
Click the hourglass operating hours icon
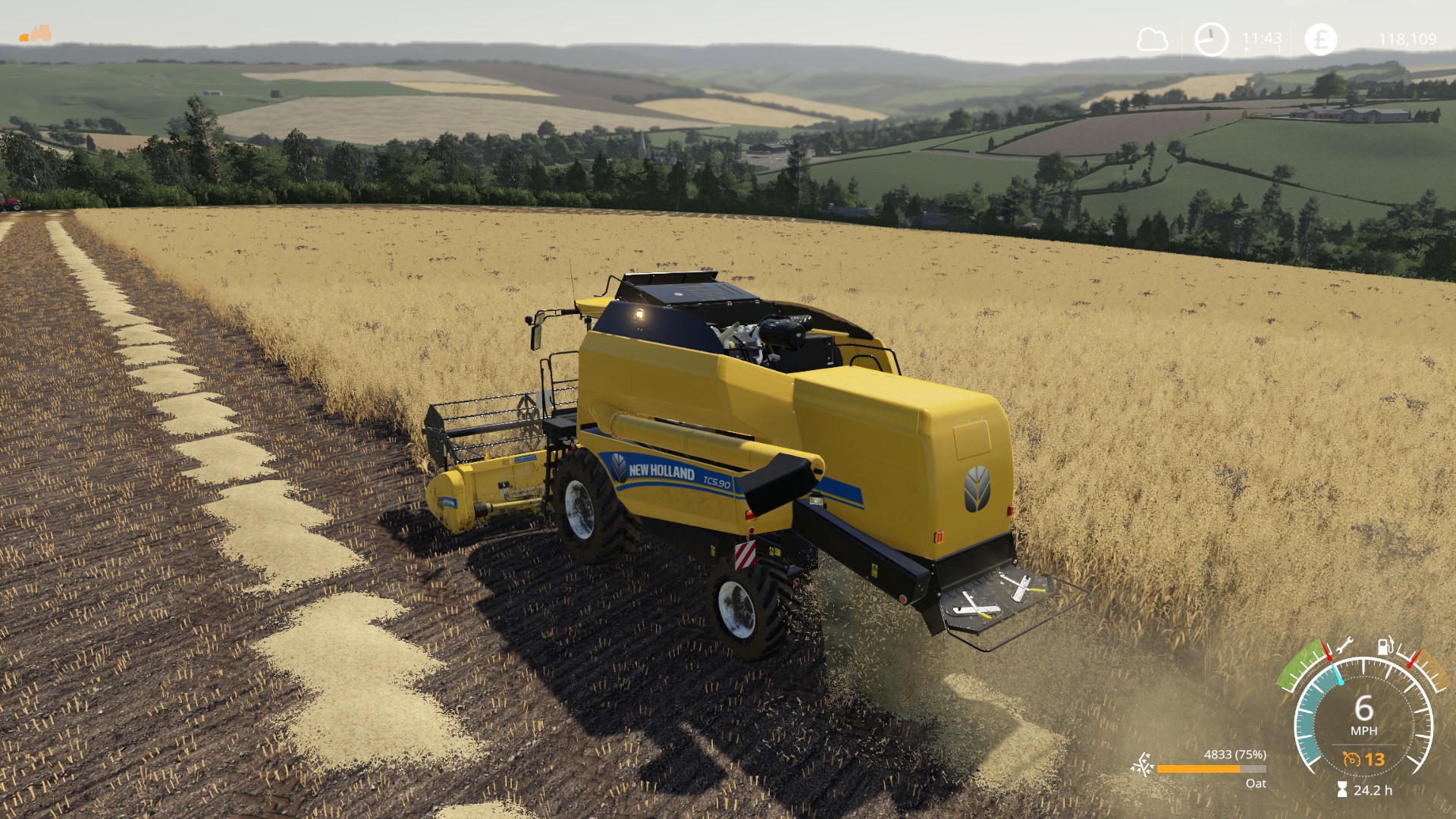(x=1342, y=790)
